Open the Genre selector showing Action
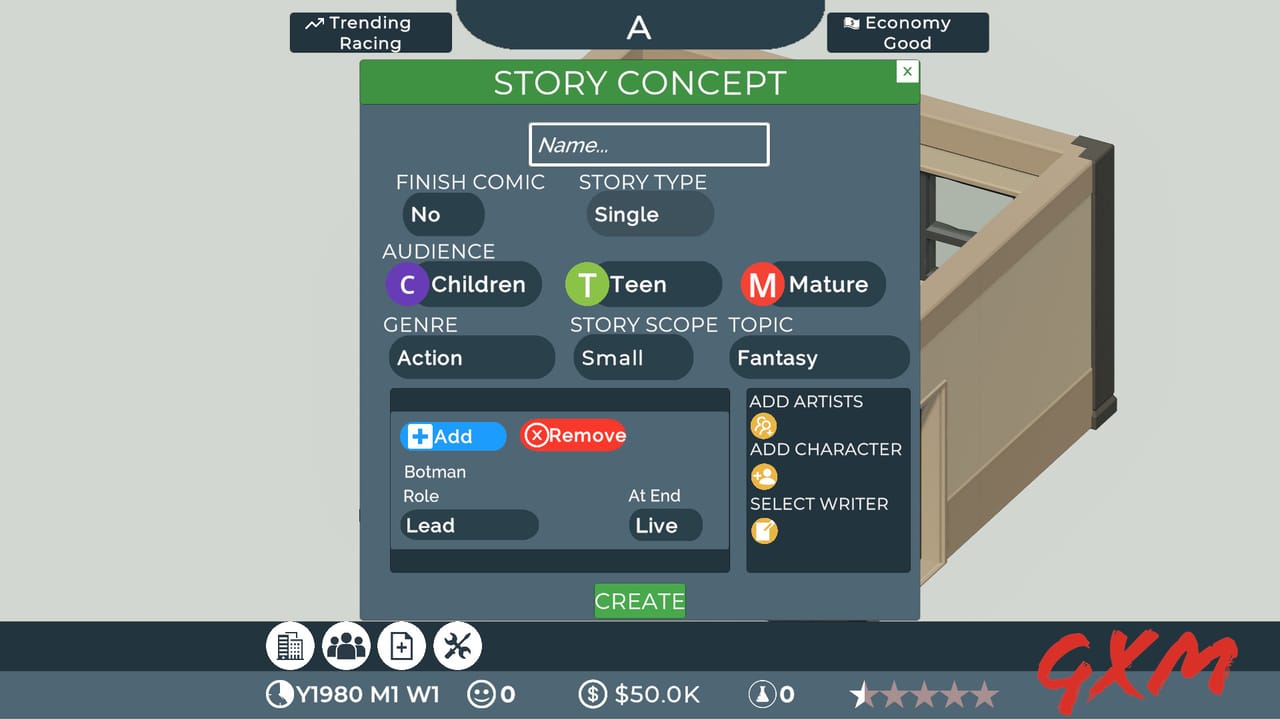 click(471, 357)
